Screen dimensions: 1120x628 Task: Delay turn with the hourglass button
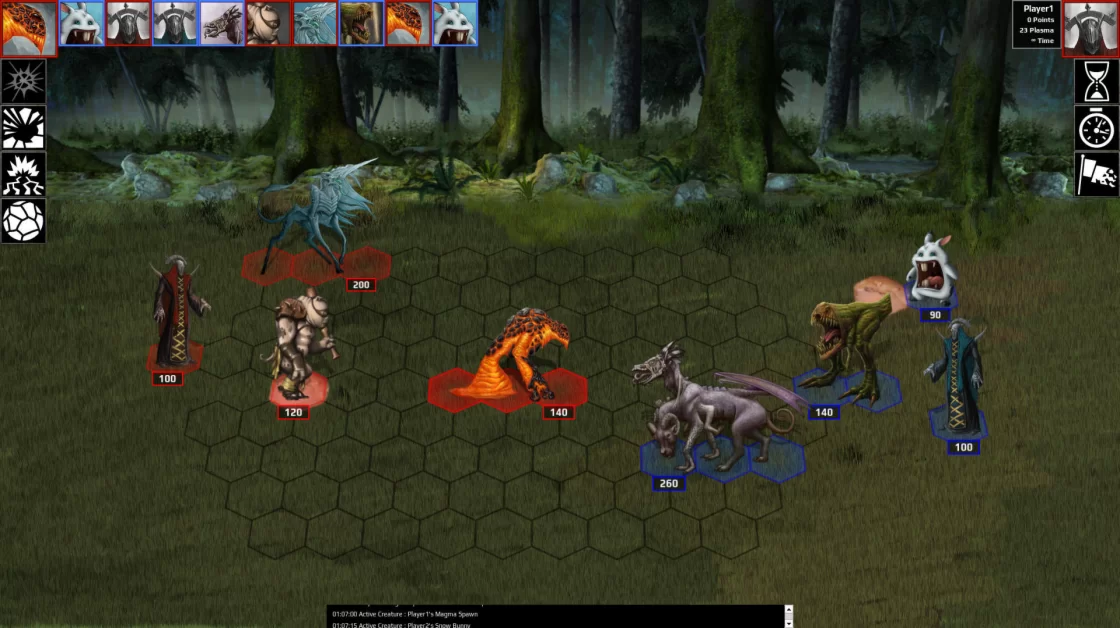pos(1097,82)
